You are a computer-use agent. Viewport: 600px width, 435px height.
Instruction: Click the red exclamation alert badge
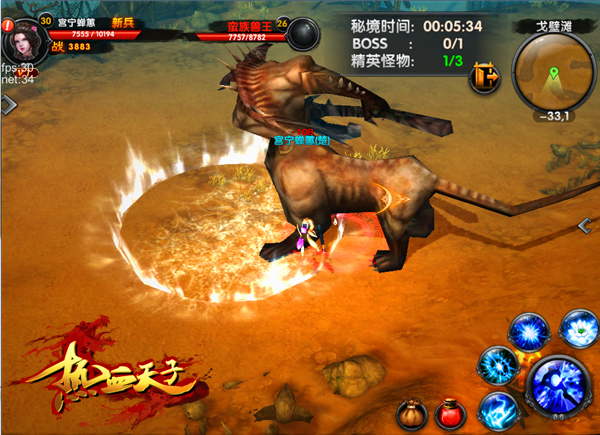pos(7,26)
